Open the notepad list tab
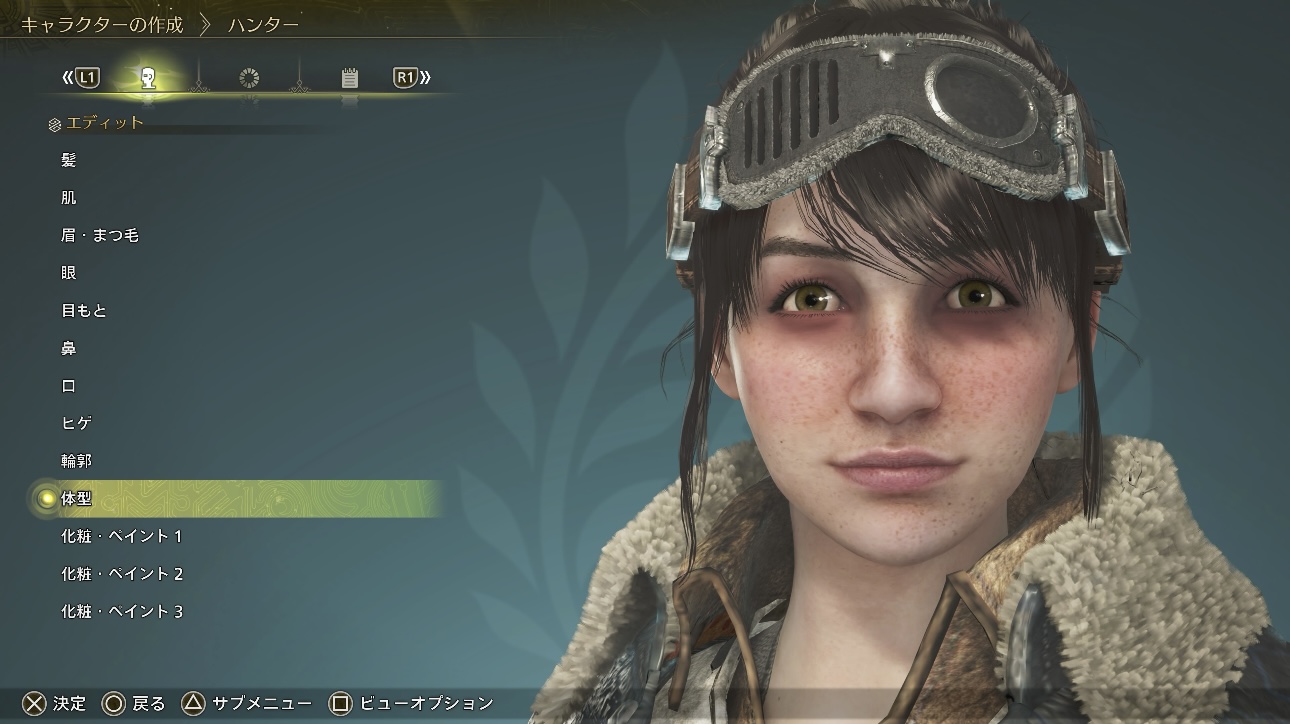This screenshot has width=1290, height=724. pos(349,78)
